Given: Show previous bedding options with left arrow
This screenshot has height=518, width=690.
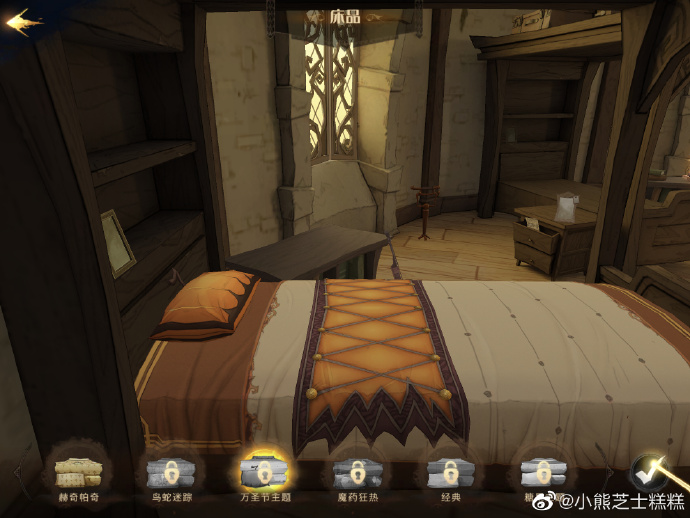Looking at the screenshot, I should click(x=16, y=472).
